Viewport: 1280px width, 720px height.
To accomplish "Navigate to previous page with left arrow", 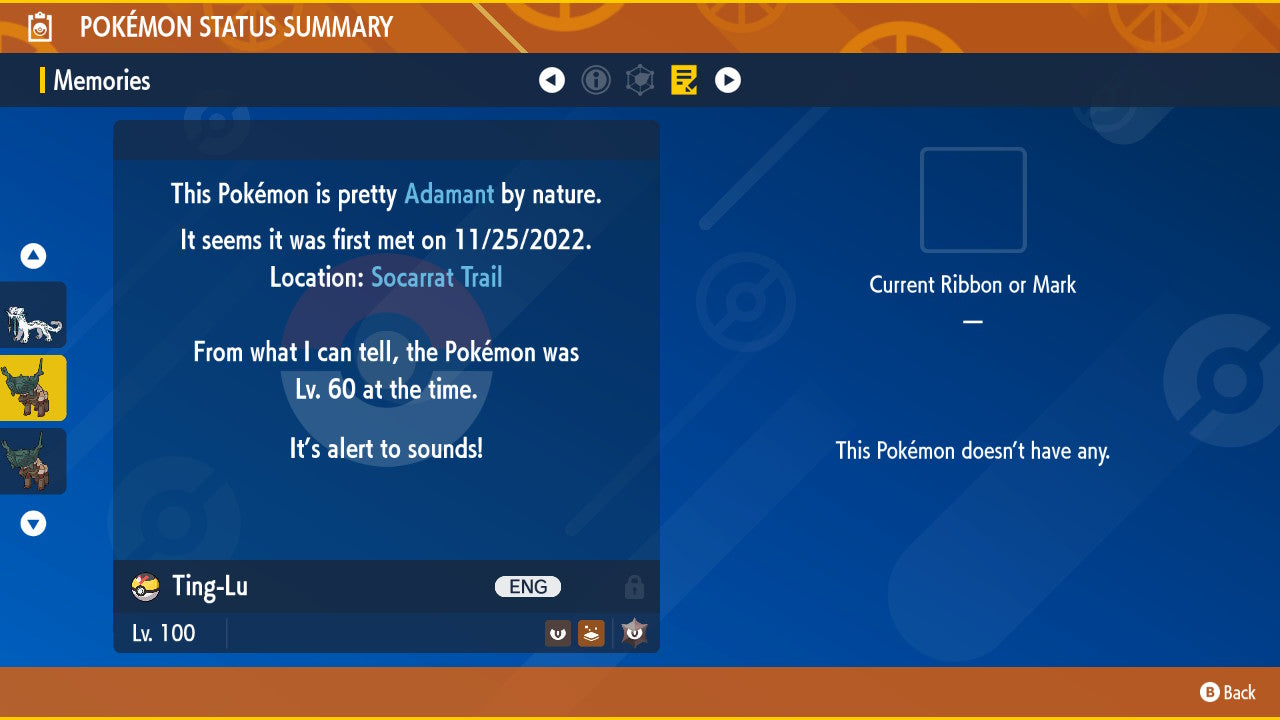I will [x=552, y=80].
